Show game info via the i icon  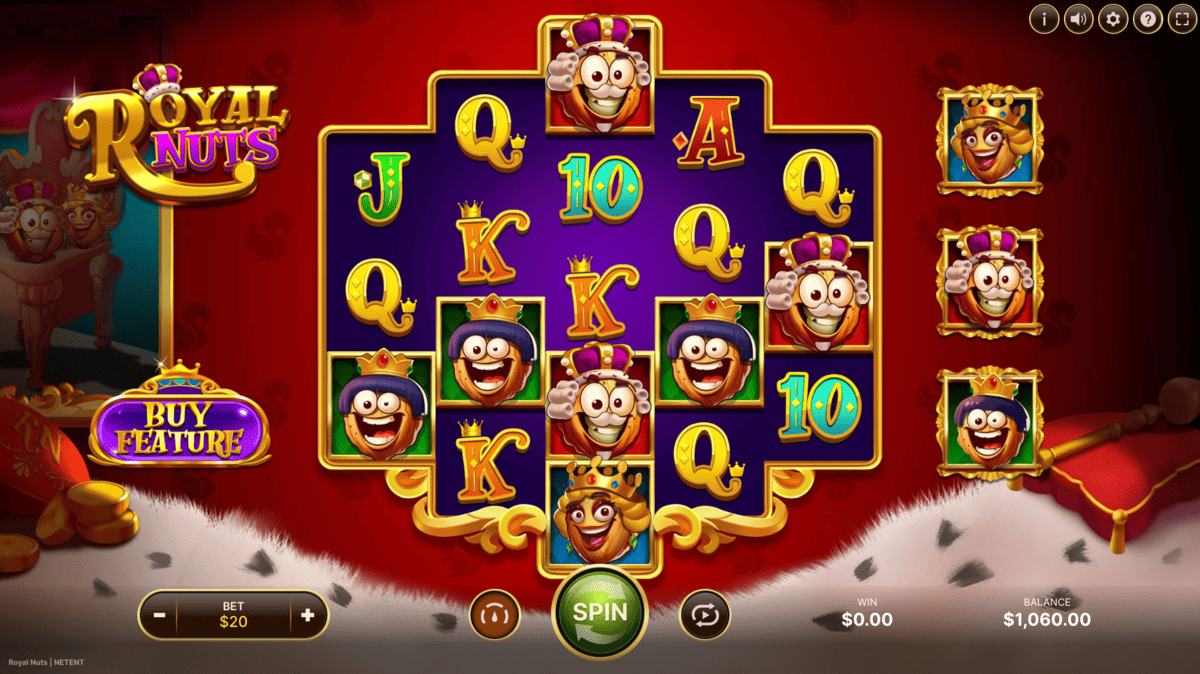click(1044, 18)
